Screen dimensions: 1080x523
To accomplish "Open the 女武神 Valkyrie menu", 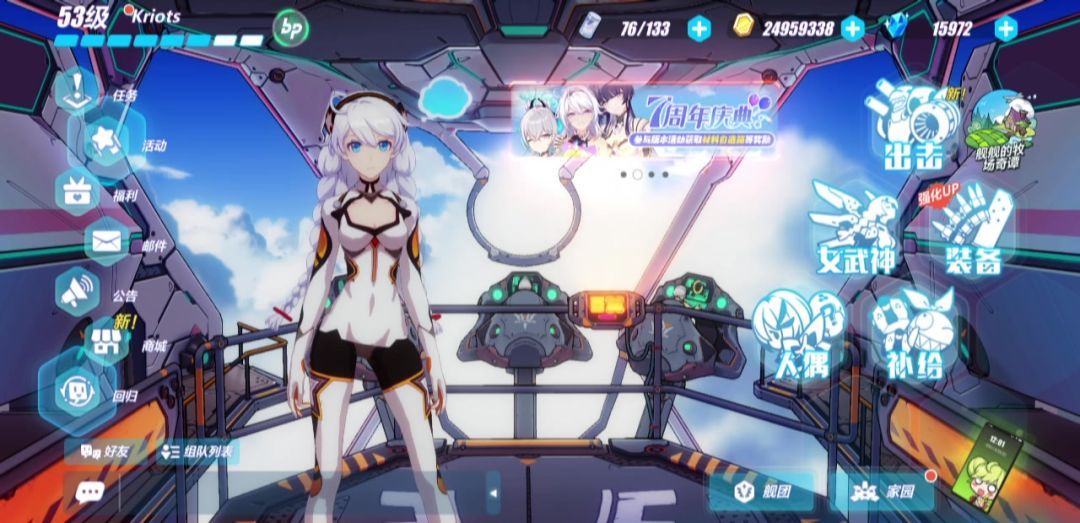I will tap(853, 228).
